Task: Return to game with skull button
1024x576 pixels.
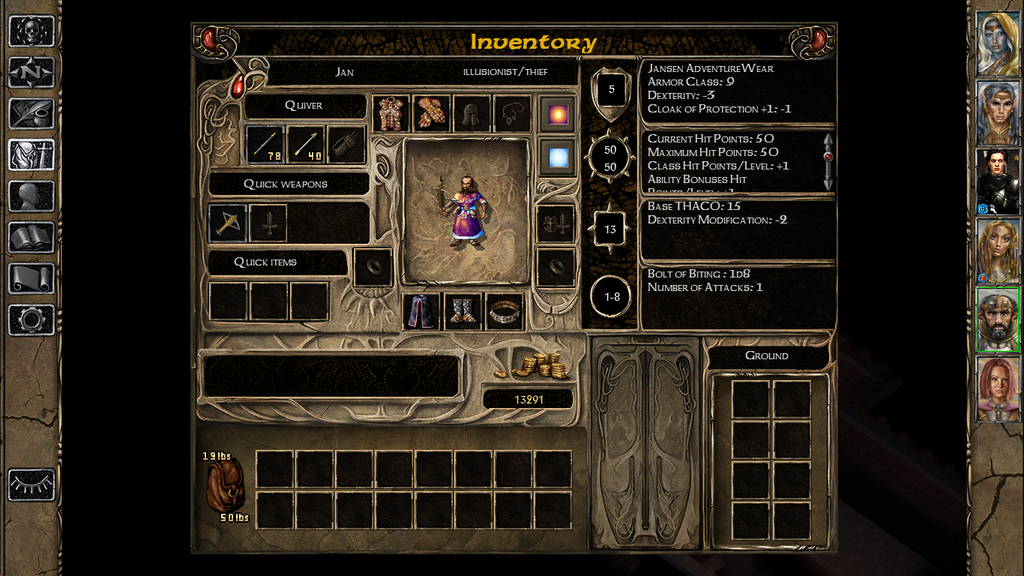Action: (x=31, y=31)
